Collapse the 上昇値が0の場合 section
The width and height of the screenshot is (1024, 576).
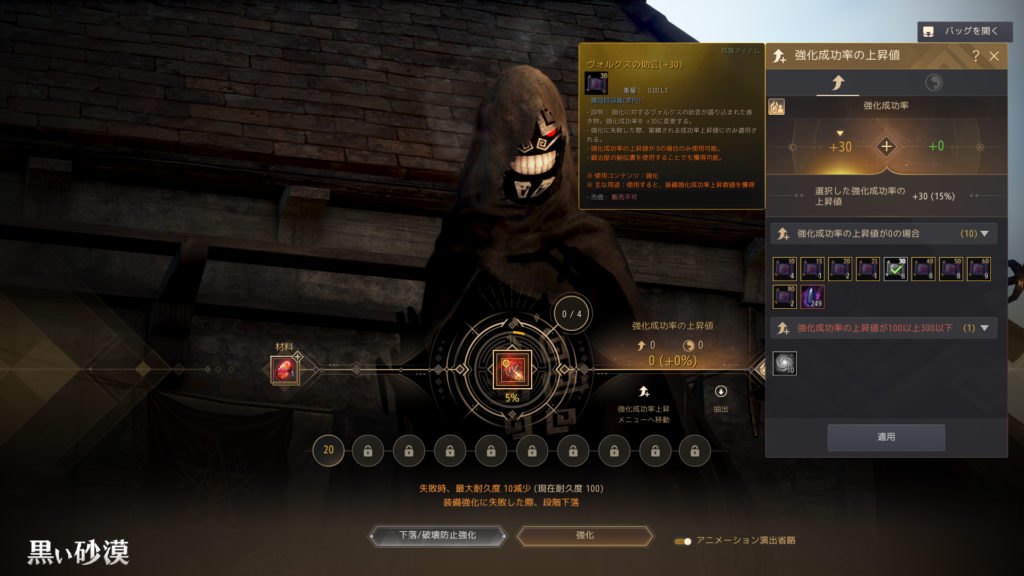(987, 234)
